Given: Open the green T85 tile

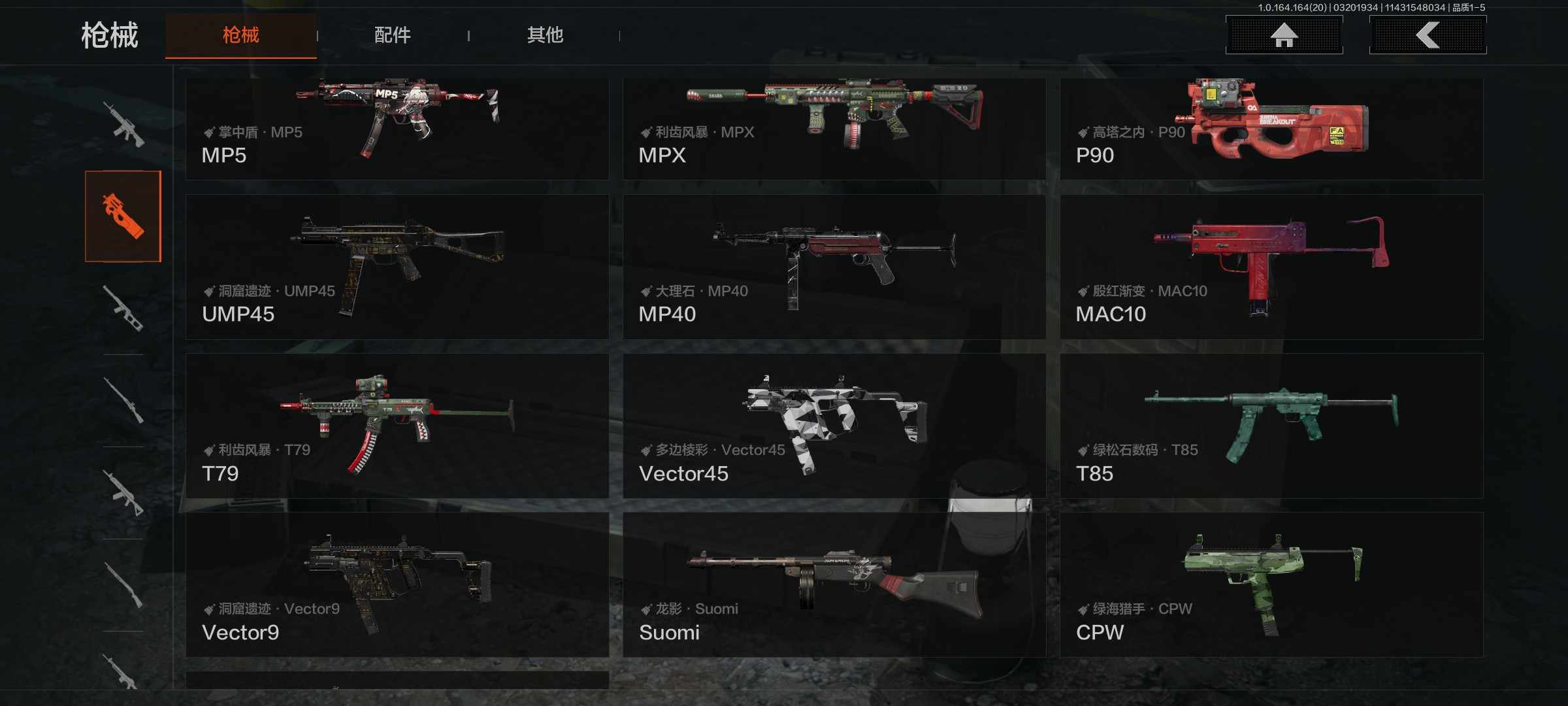Looking at the screenshot, I should click(x=1271, y=426).
